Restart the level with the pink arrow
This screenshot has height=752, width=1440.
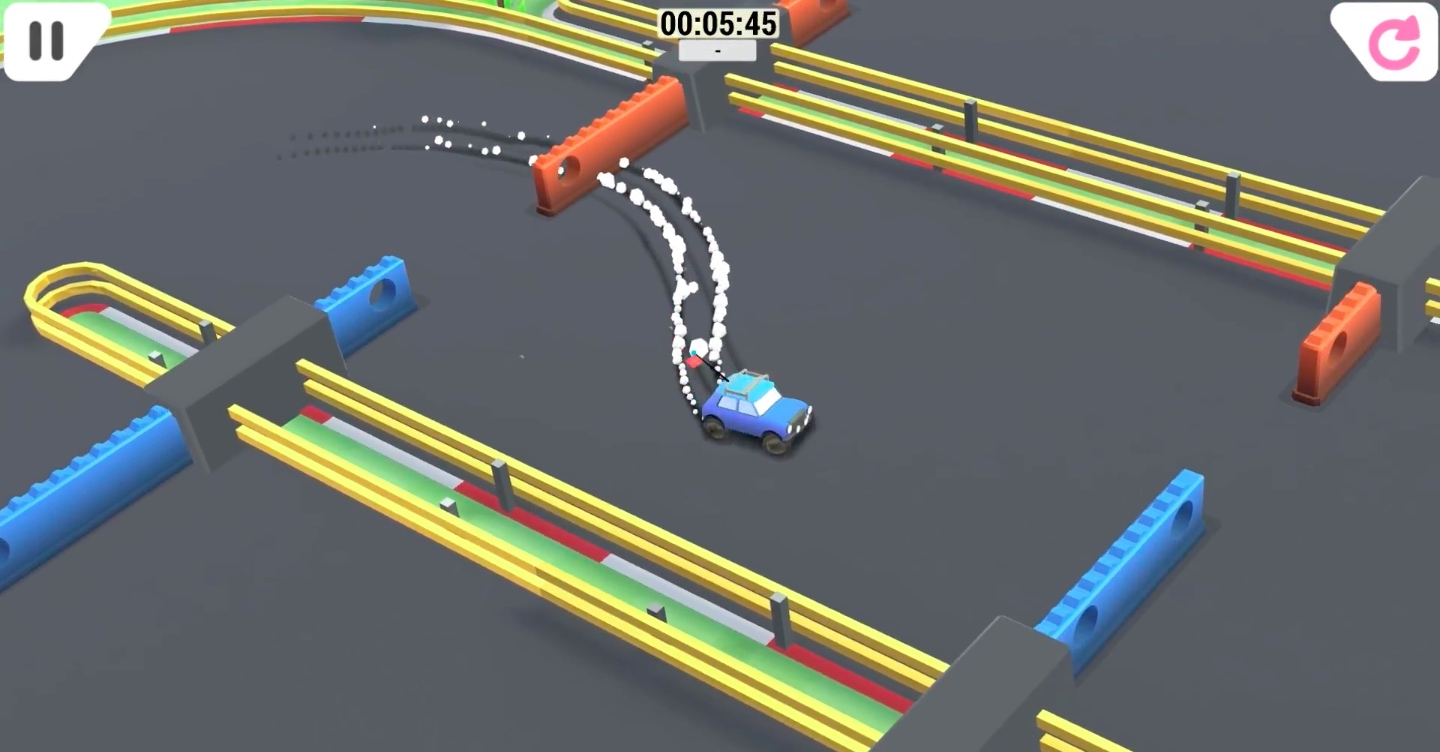click(1393, 41)
